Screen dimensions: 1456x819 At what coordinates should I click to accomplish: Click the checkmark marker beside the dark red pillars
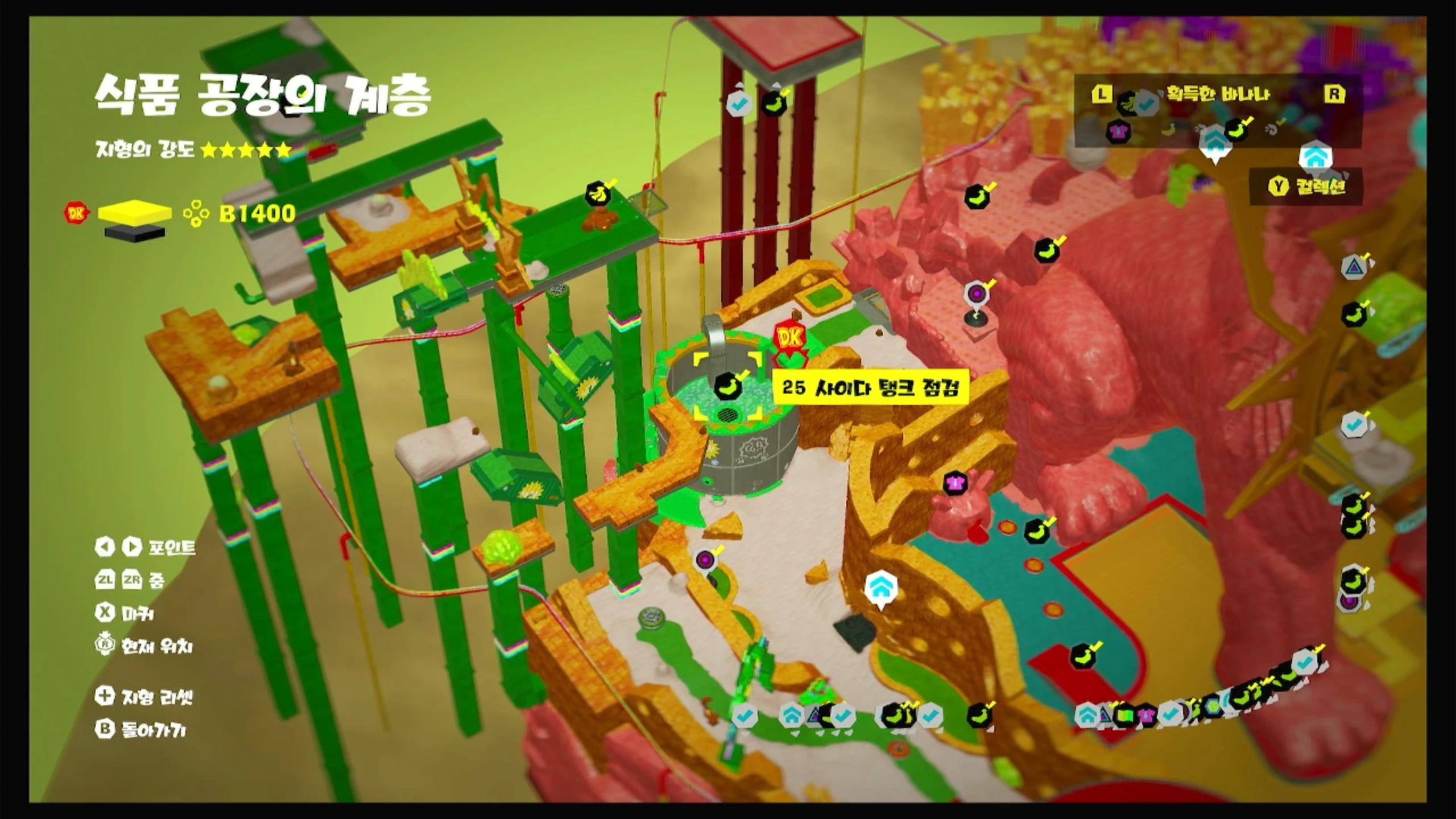[740, 103]
